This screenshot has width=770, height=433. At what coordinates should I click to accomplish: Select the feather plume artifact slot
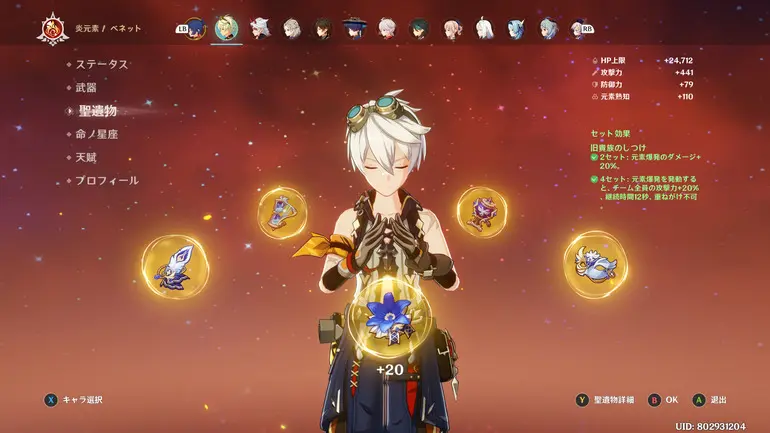(x=175, y=265)
